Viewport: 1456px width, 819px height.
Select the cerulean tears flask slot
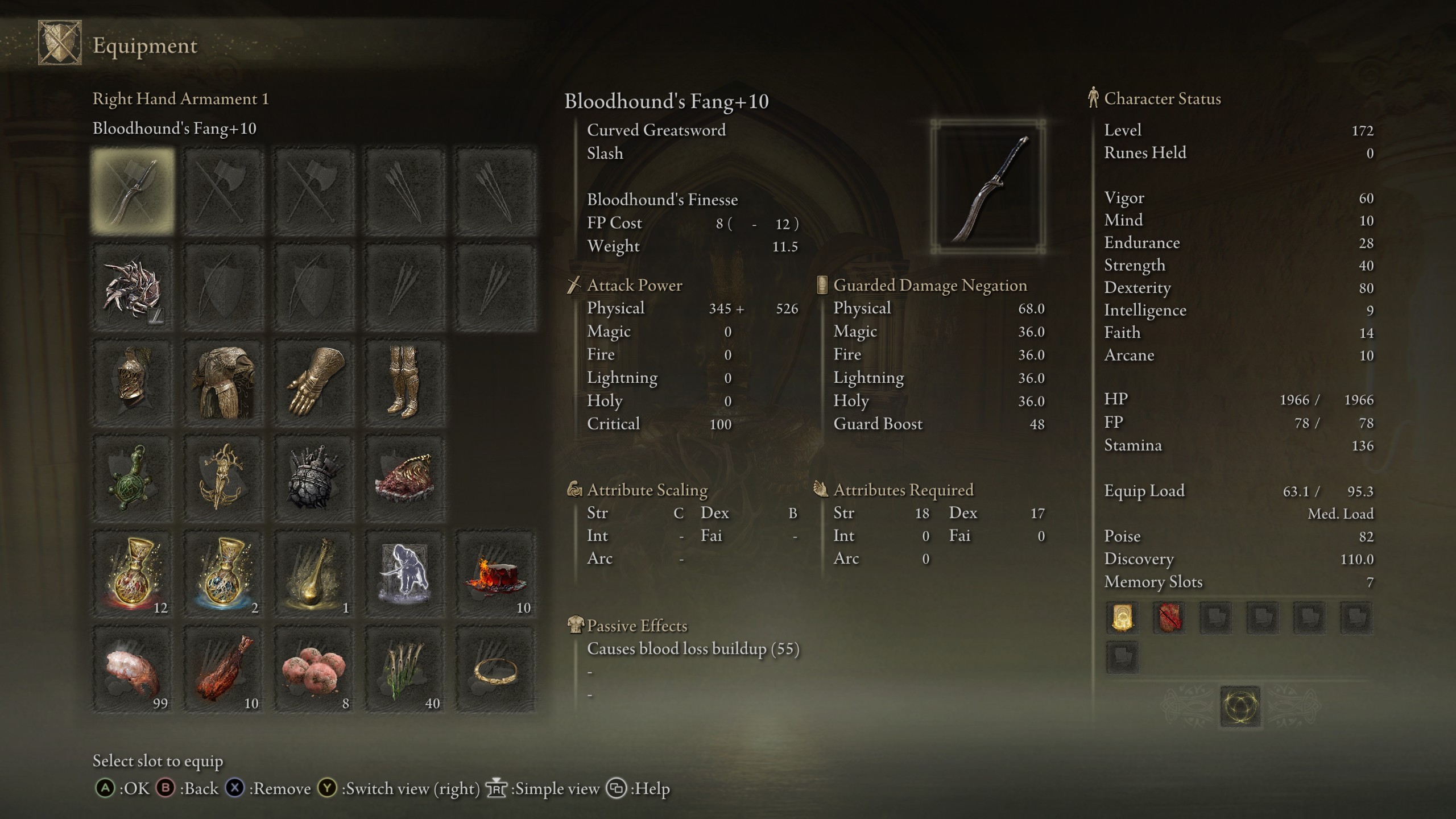224,574
